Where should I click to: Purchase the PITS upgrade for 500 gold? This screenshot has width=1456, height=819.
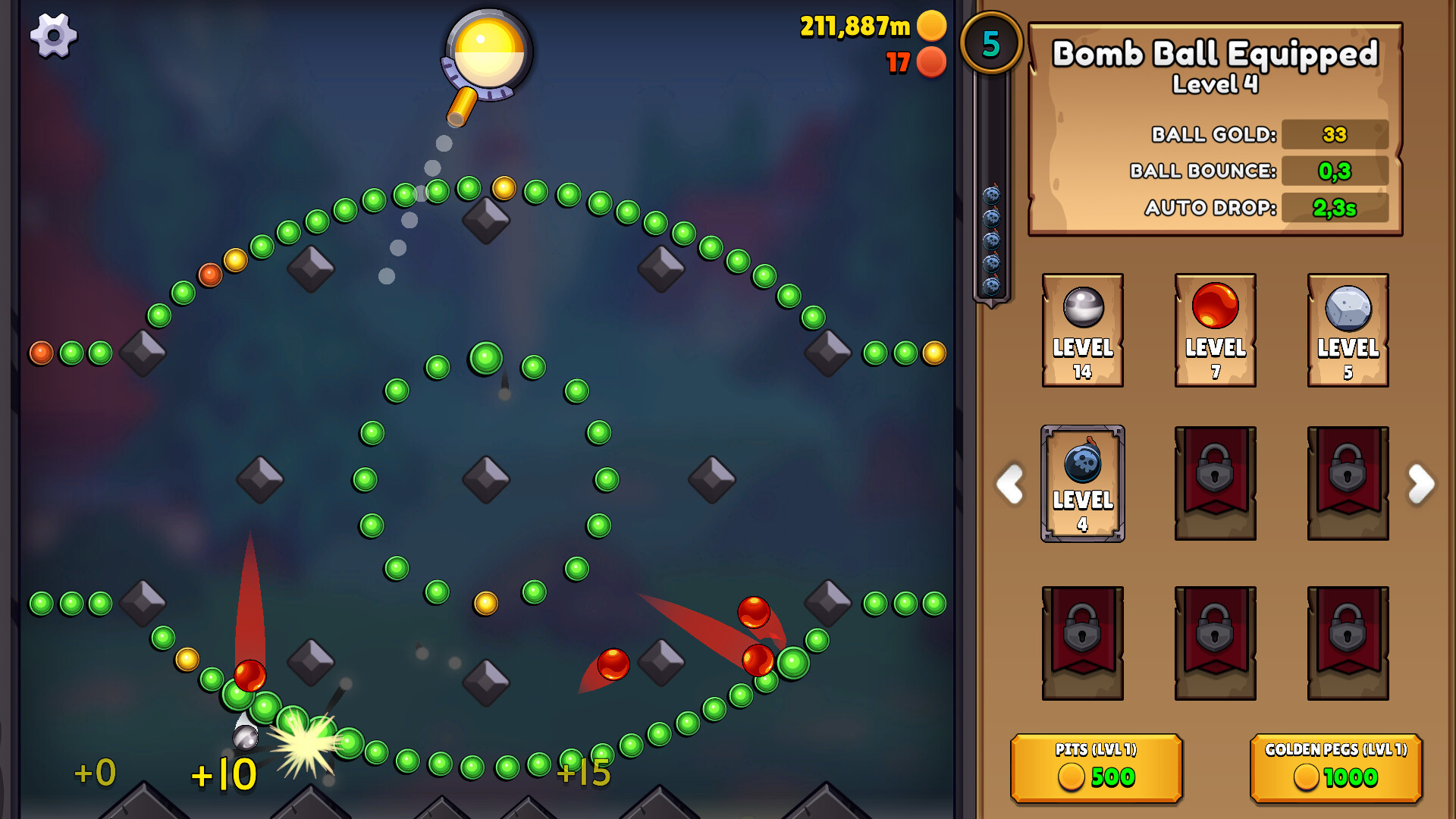point(1097,767)
